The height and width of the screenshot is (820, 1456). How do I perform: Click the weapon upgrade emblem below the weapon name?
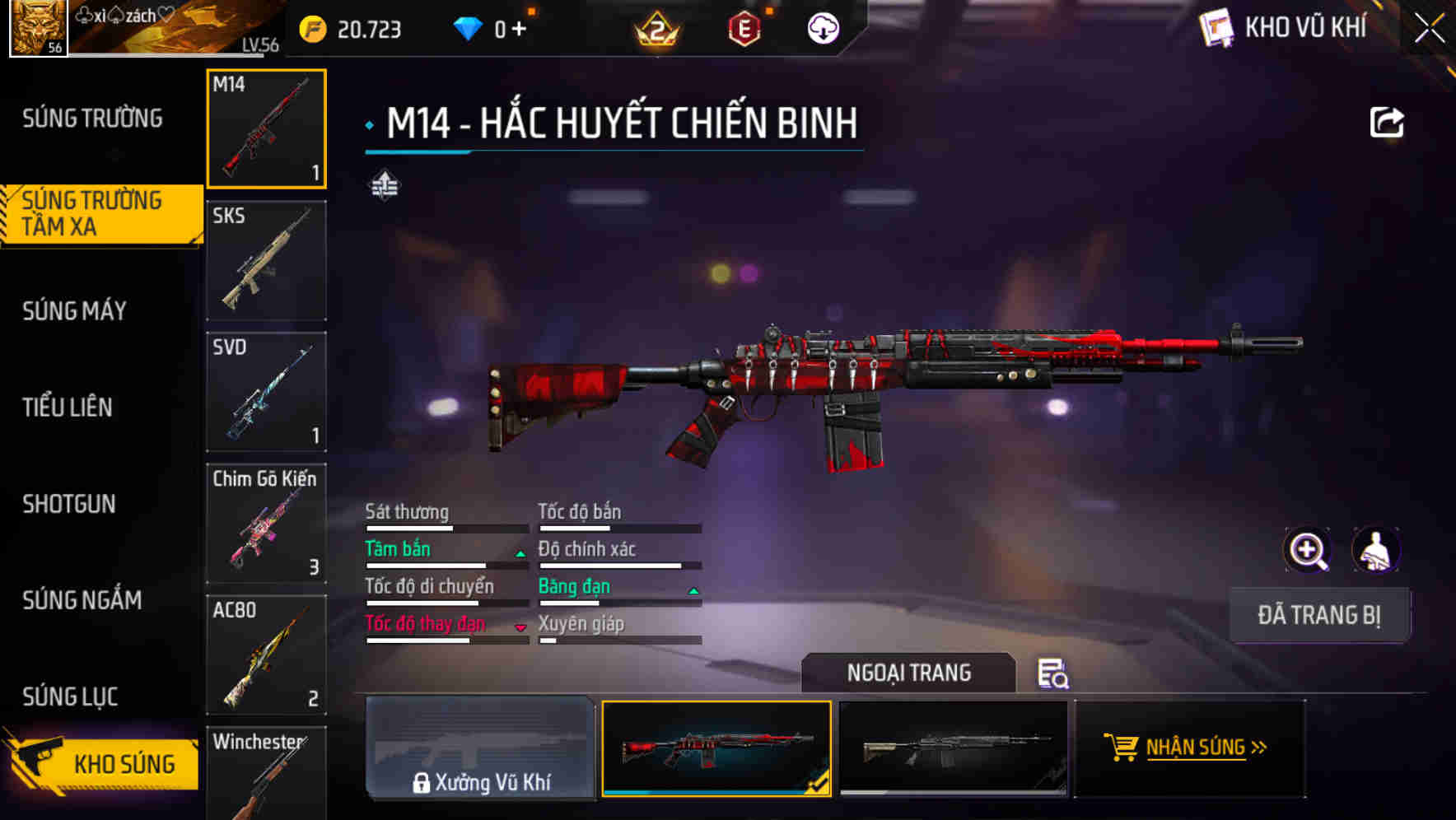[384, 186]
